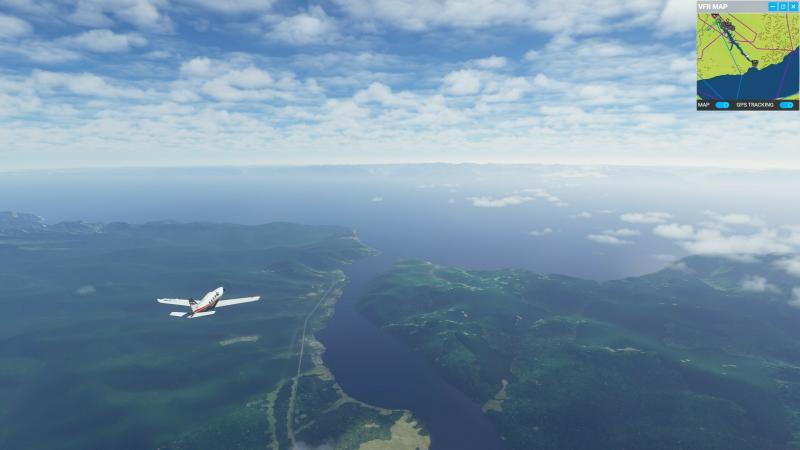Toggle the GPS Tracking switch
Viewport: 800px width, 450px height.
click(786, 104)
